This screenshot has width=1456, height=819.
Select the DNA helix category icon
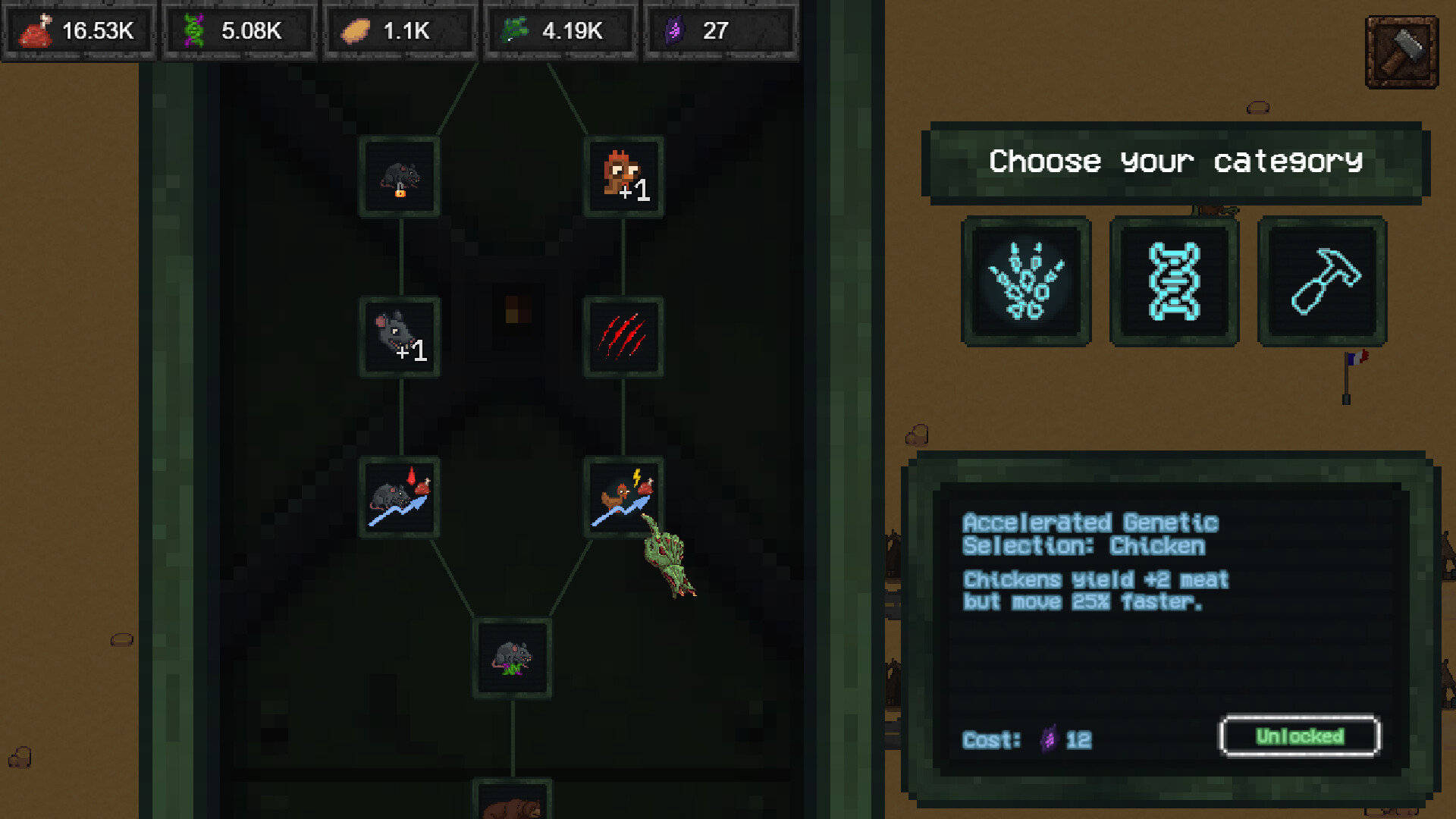[x=1173, y=281]
